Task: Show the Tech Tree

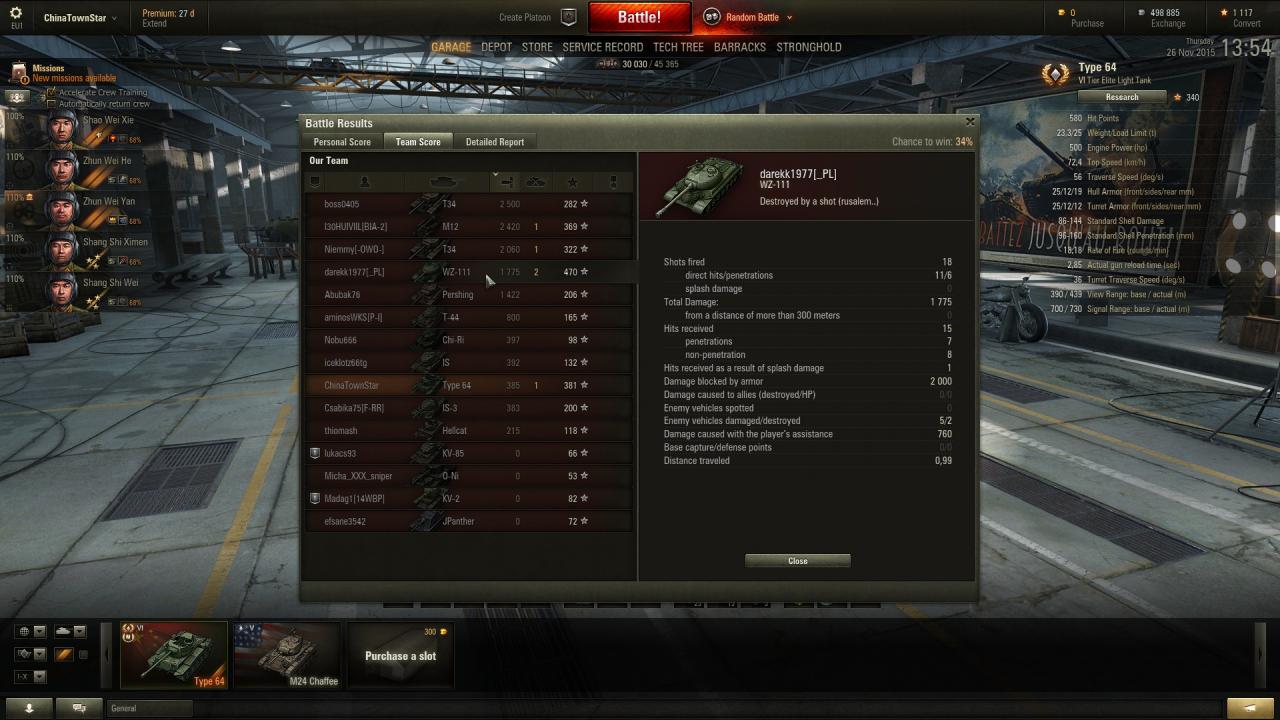Action: coord(678,47)
